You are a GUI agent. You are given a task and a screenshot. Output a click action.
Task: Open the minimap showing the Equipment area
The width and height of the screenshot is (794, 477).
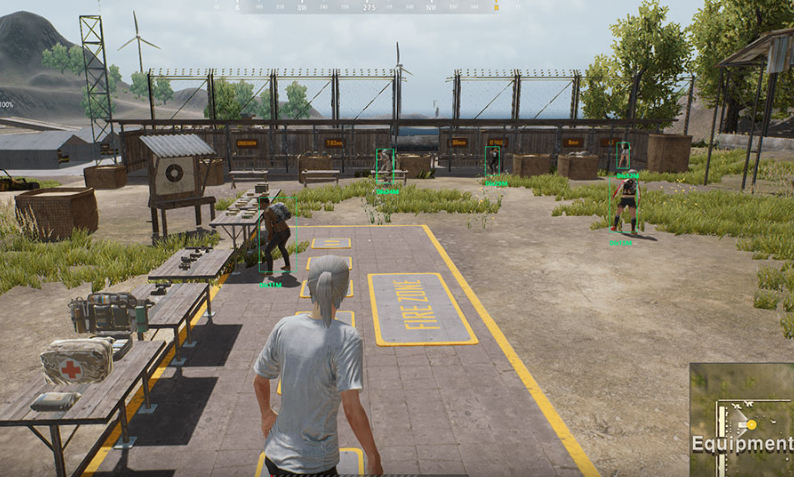[x=741, y=420]
